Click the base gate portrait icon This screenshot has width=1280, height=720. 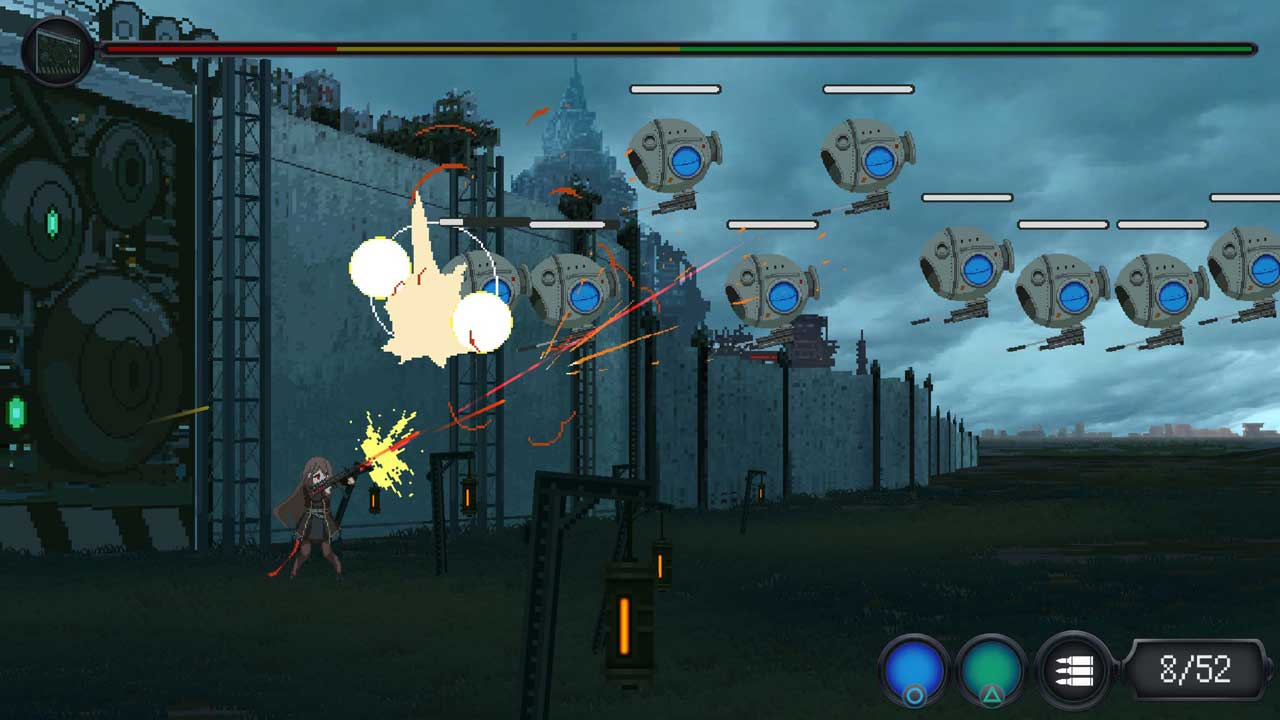point(58,50)
